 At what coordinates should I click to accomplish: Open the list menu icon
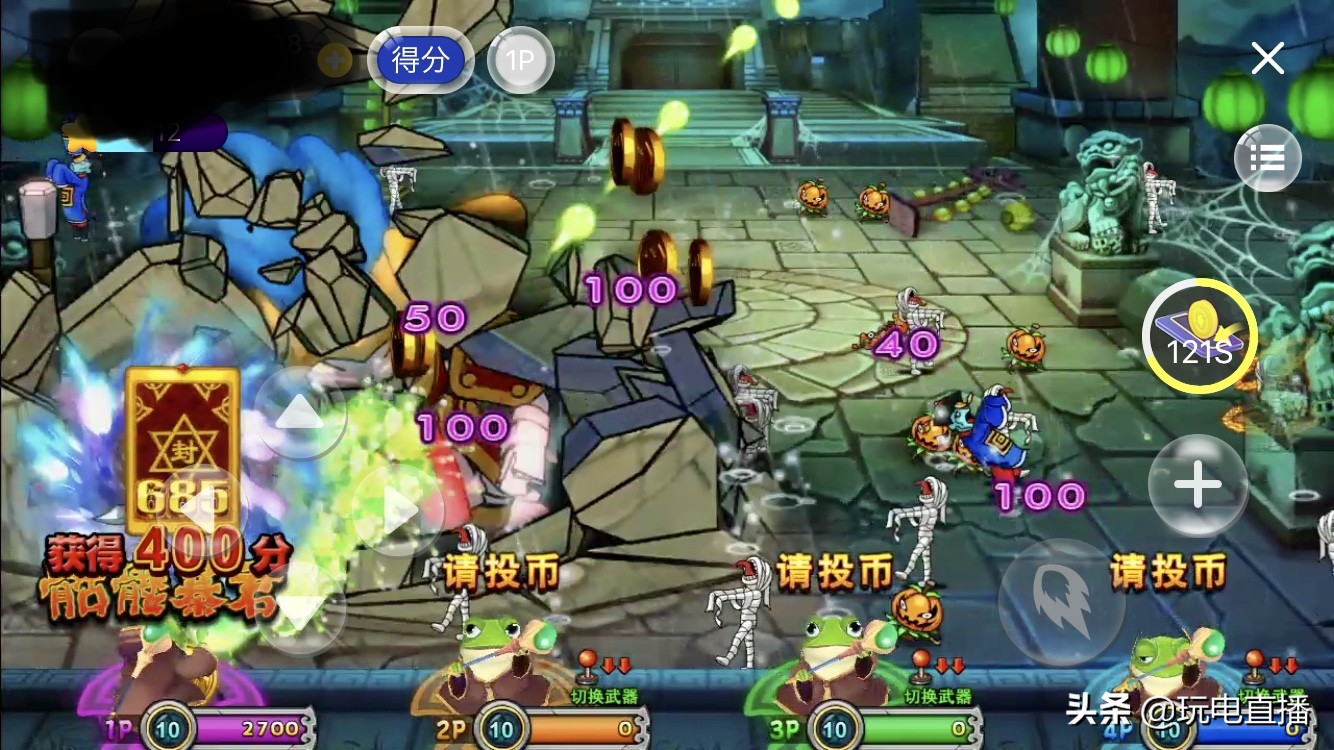click(x=1267, y=158)
